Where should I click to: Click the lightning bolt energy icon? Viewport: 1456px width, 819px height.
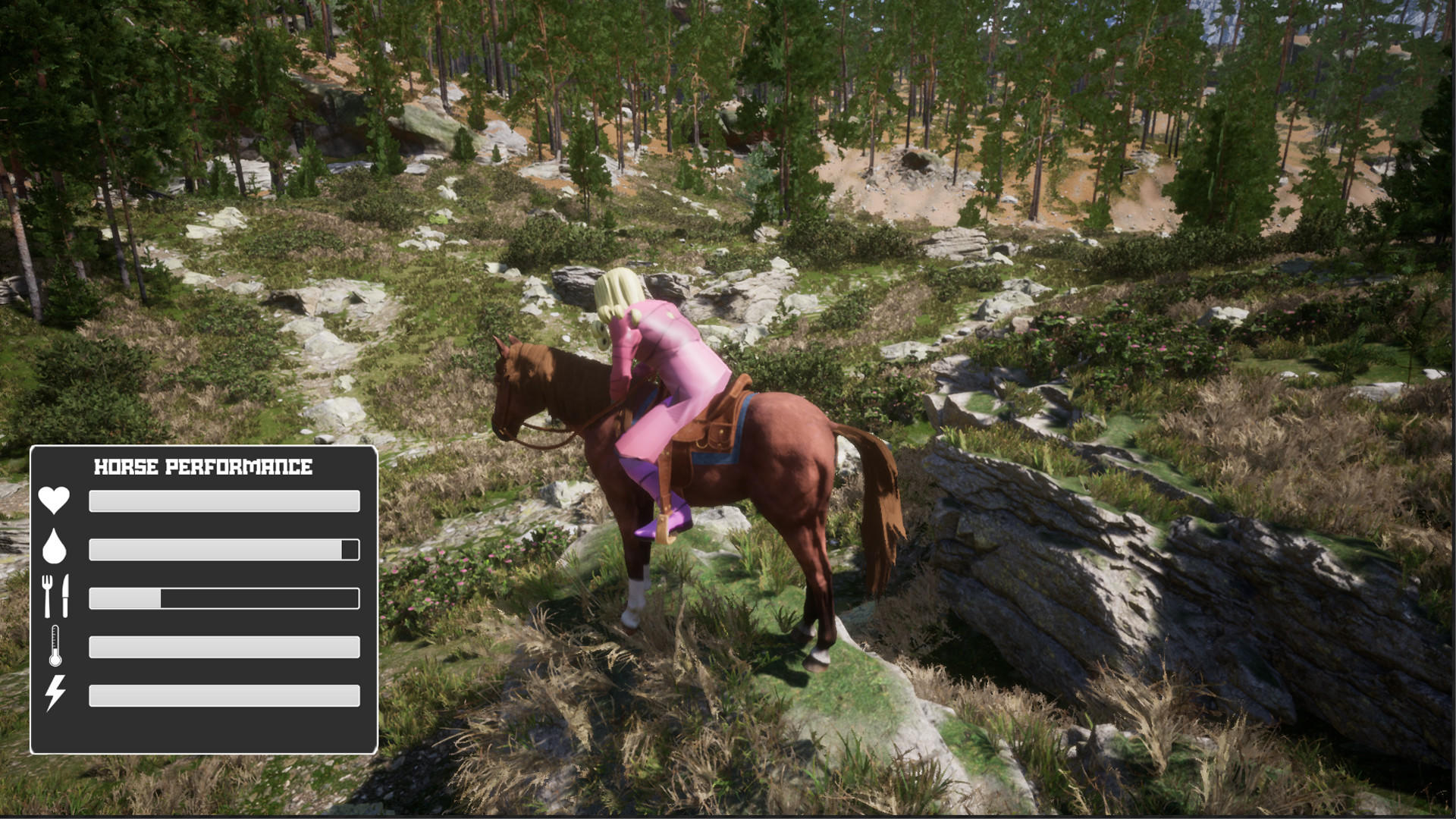54,694
